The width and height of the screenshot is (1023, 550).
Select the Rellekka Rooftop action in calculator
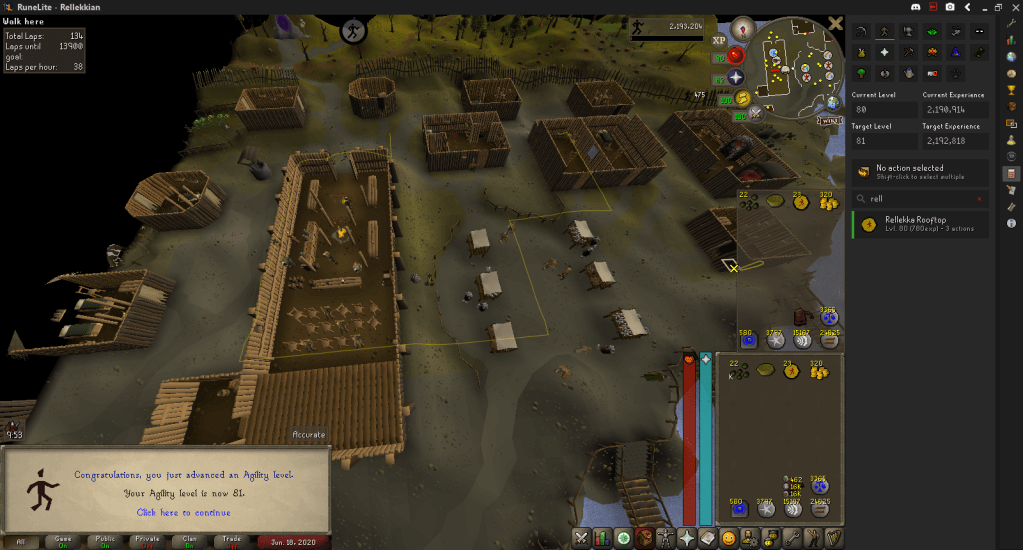click(x=920, y=225)
